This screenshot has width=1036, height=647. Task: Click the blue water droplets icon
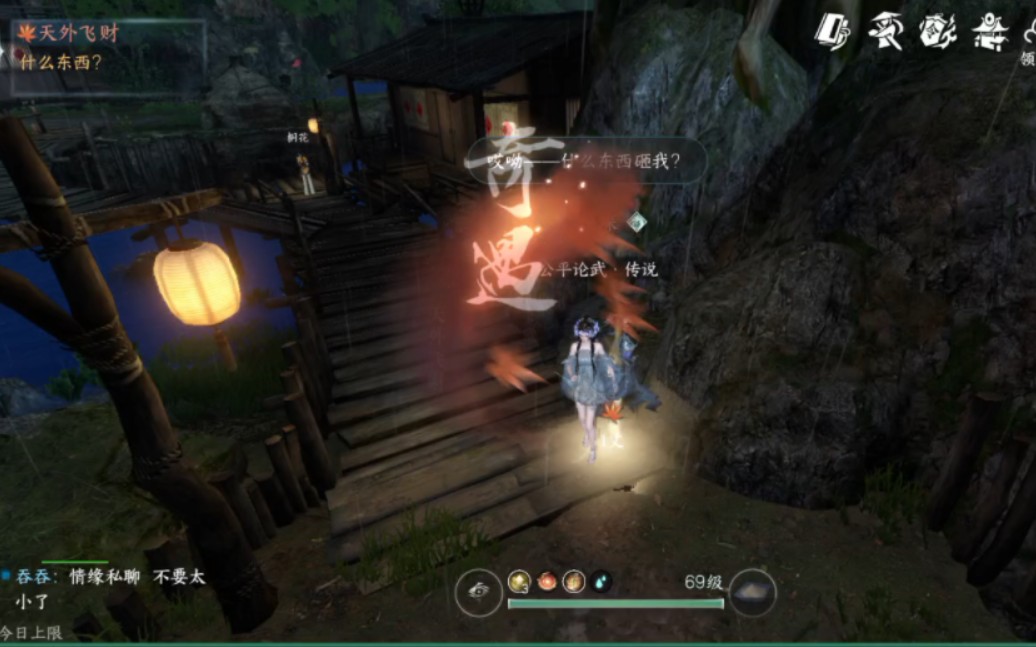(600, 581)
